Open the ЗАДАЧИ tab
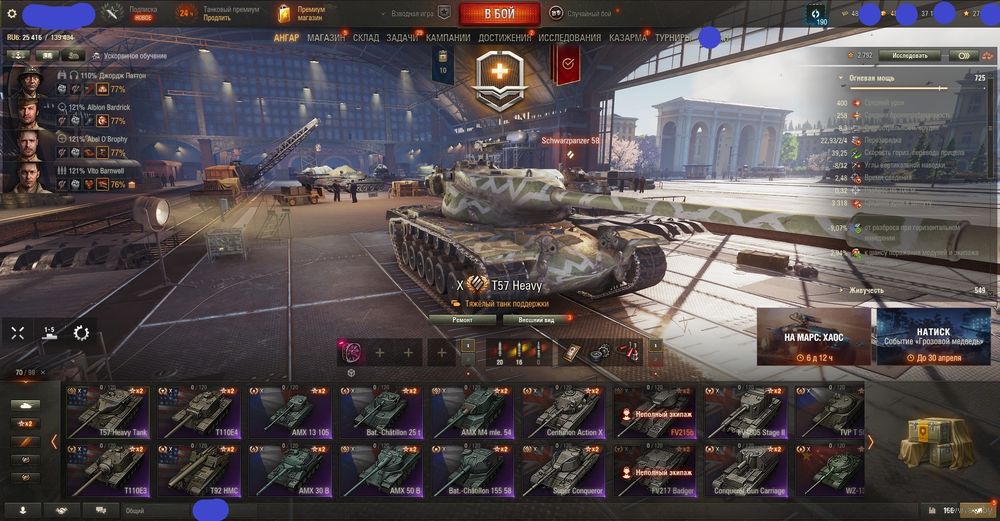 [402, 38]
